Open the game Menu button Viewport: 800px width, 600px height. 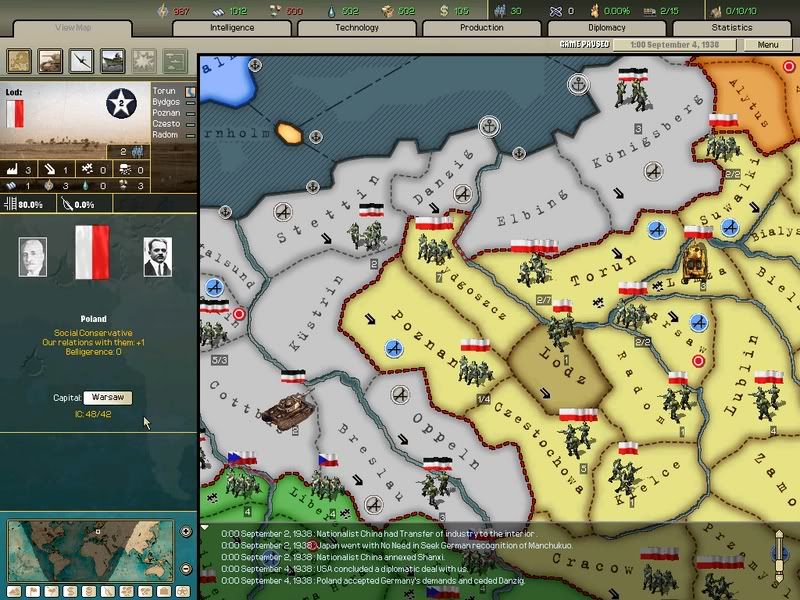(x=768, y=45)
